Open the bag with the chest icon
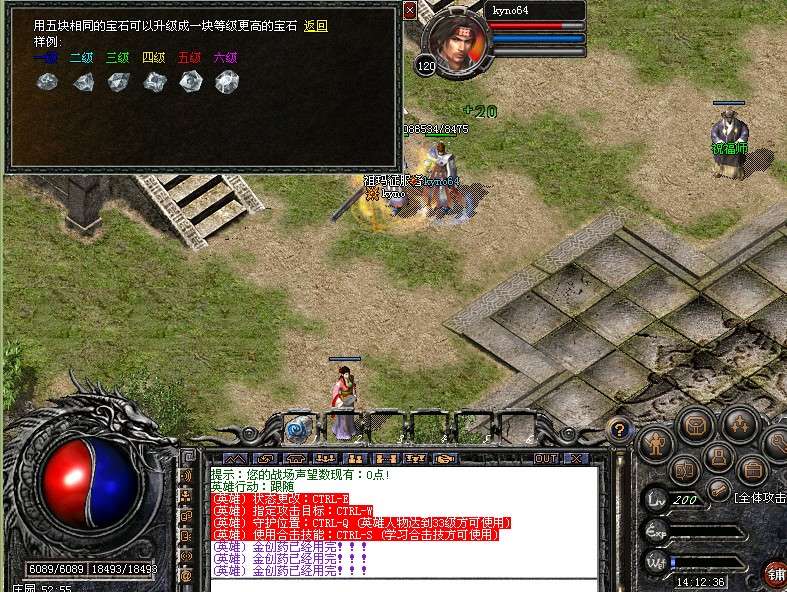The image size is (787, 592). [695, 425]
